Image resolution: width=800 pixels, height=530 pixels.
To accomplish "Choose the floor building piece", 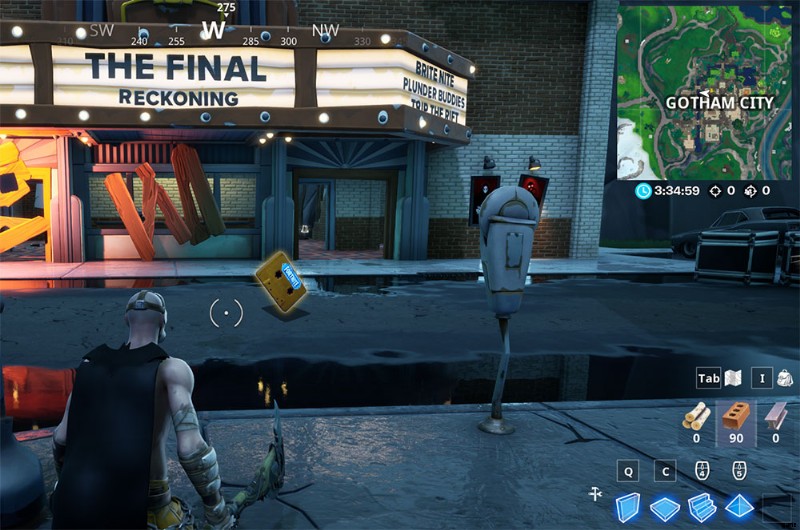I will pos(665,508).
